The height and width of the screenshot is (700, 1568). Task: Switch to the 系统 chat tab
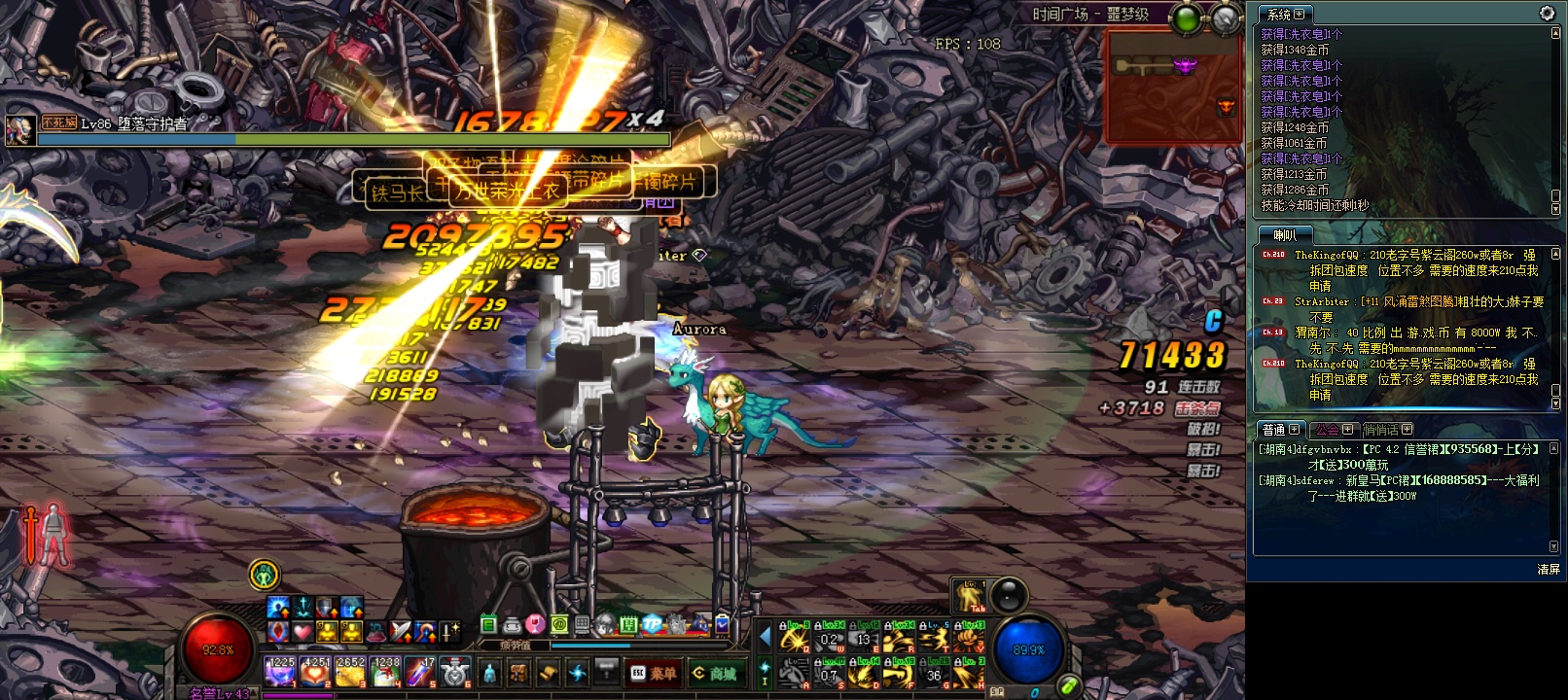[1285, 15]
